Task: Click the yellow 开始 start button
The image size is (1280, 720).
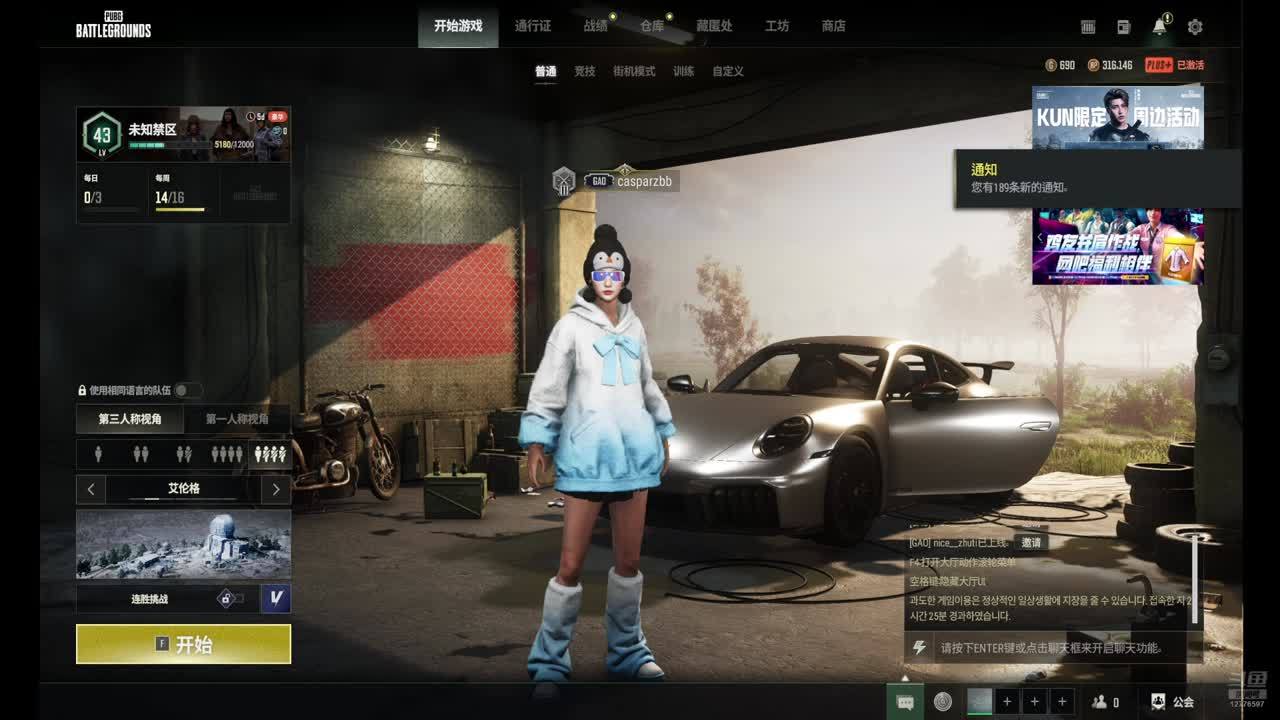Action: 183,645
